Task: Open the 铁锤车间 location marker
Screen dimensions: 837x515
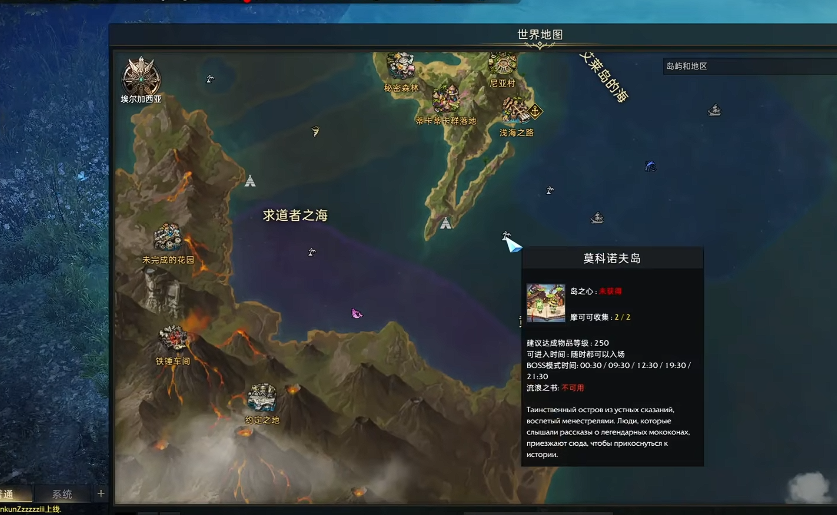Action: point(172,338)
